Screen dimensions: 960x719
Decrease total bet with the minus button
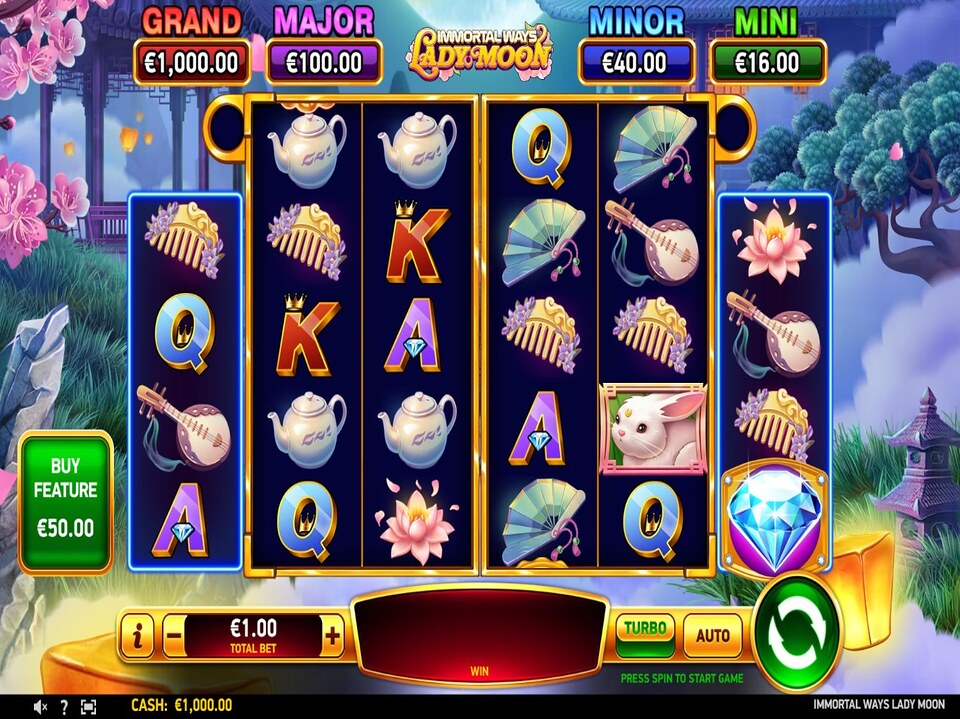(174, 634)
